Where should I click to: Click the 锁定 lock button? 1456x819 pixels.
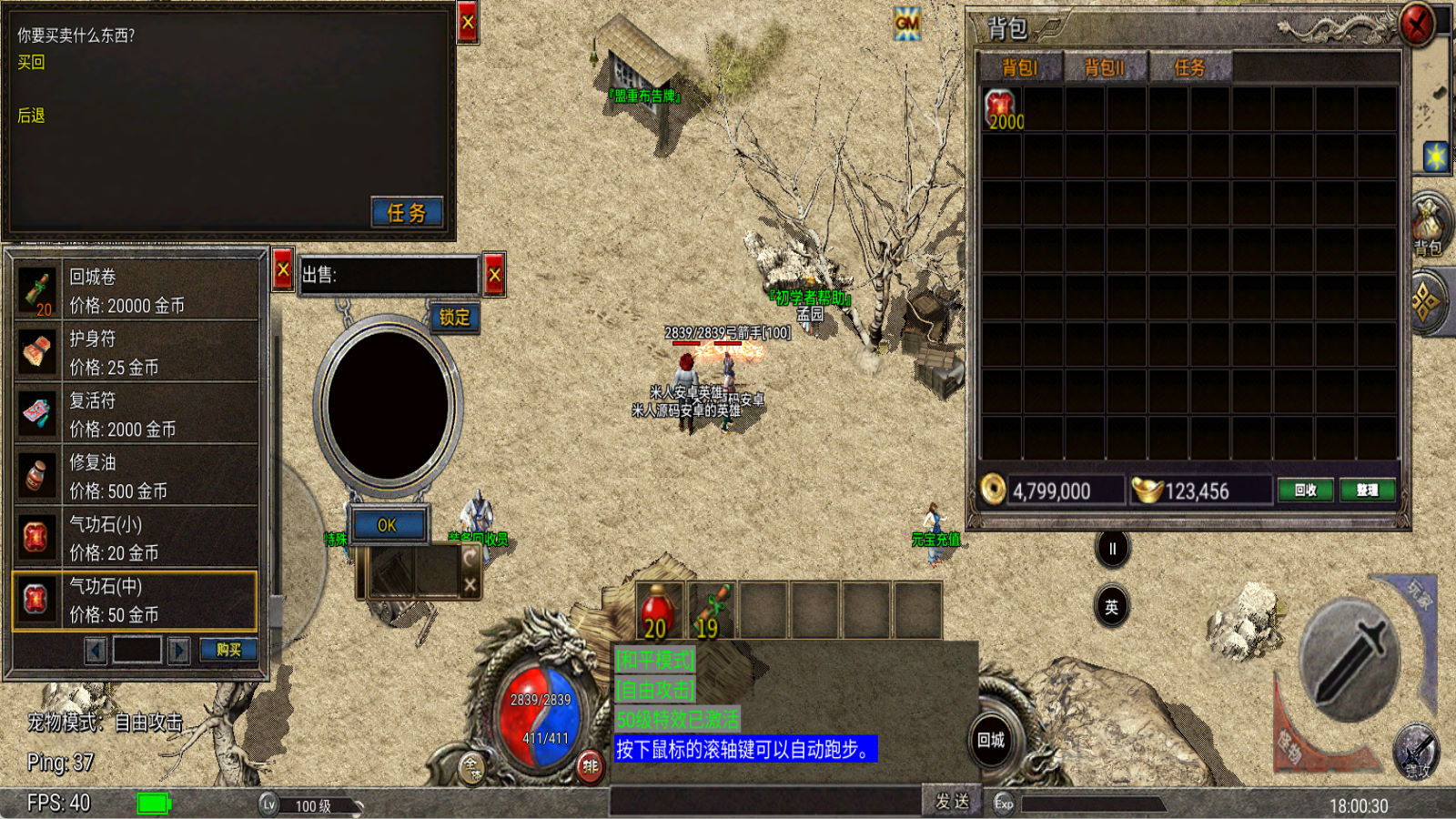click(454, 317)
